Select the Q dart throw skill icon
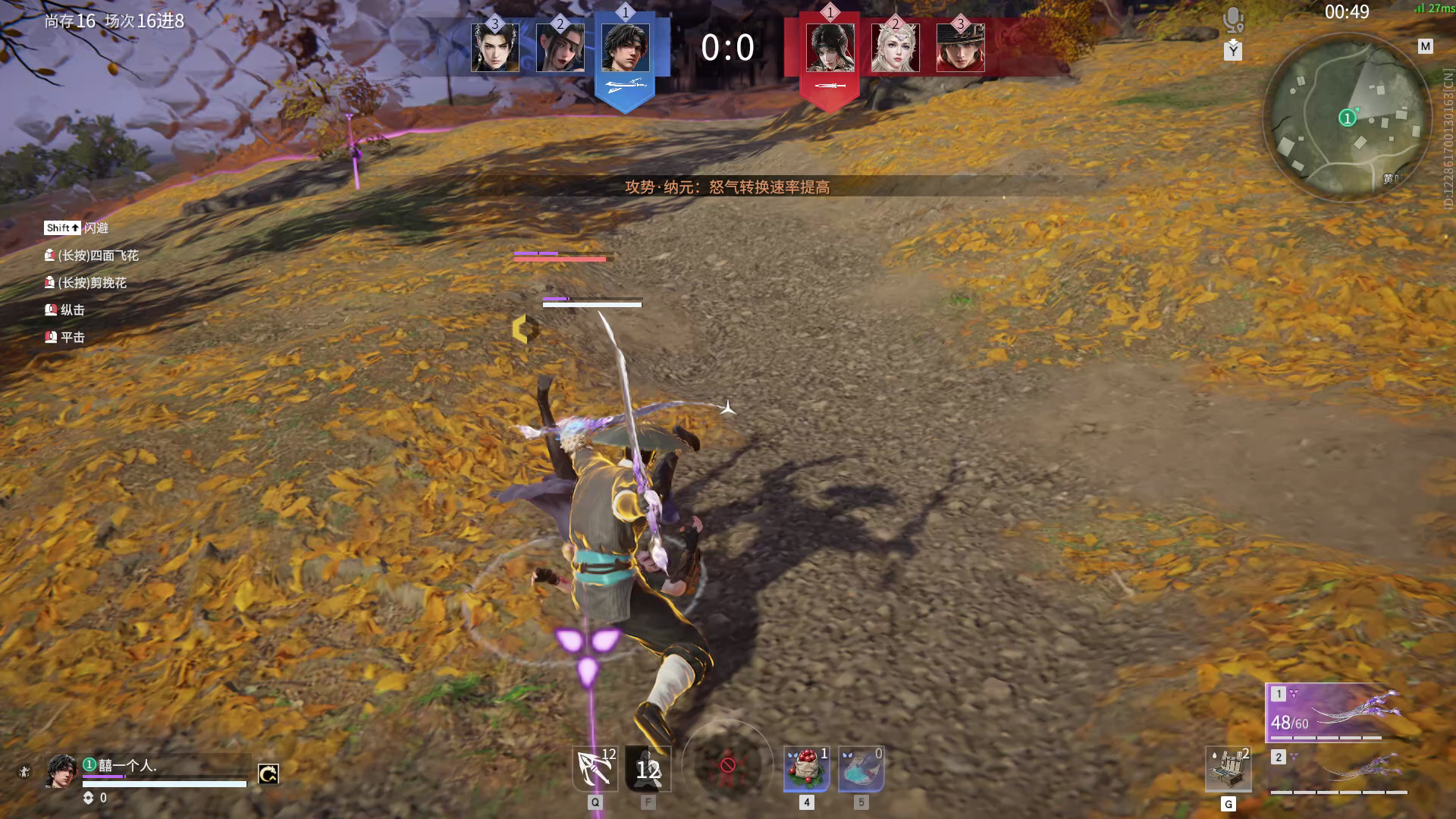The image size is (1456, 819). tap(595, 770)
